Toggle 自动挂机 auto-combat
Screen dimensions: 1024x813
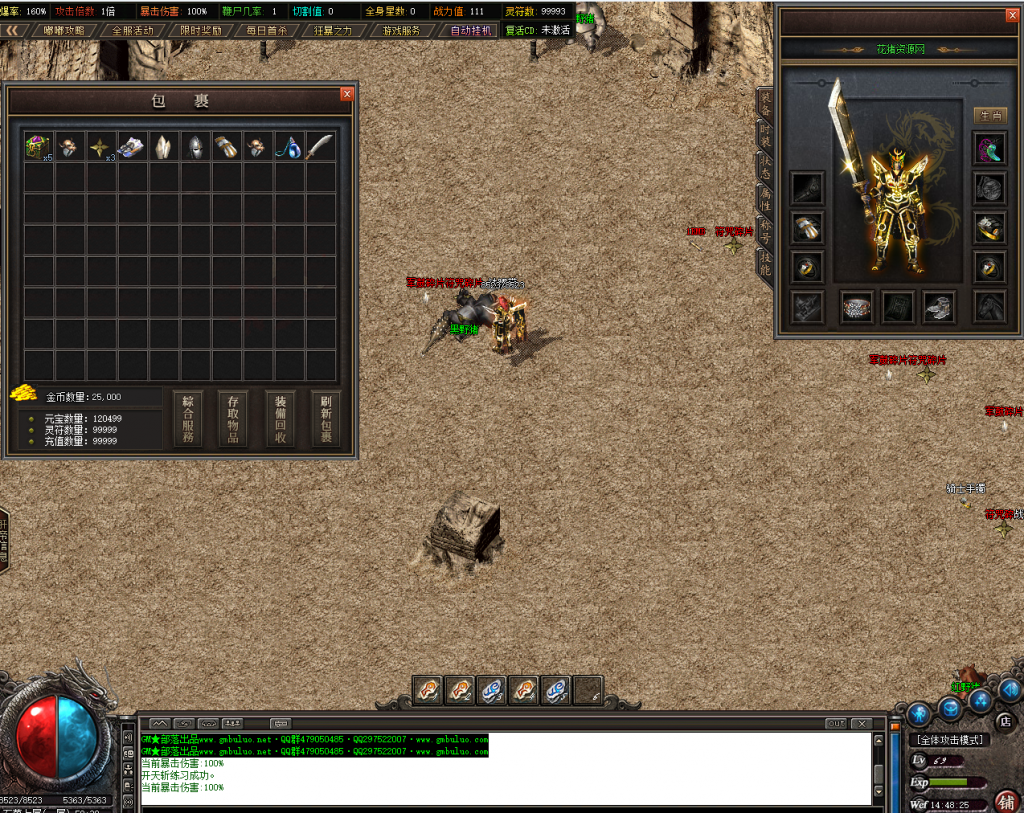pos(471,30)
